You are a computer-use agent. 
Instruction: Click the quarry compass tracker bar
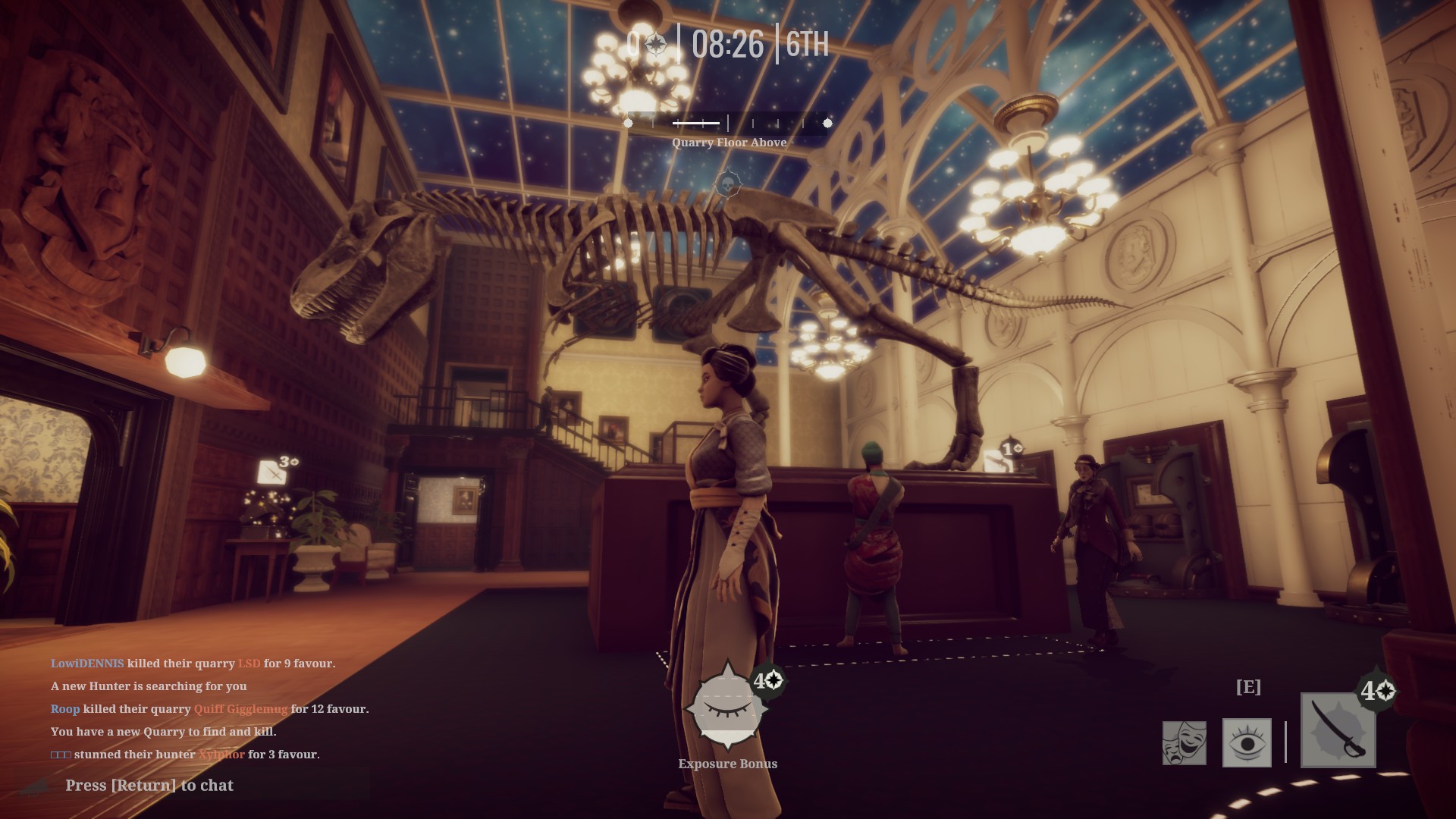point(727,123)
